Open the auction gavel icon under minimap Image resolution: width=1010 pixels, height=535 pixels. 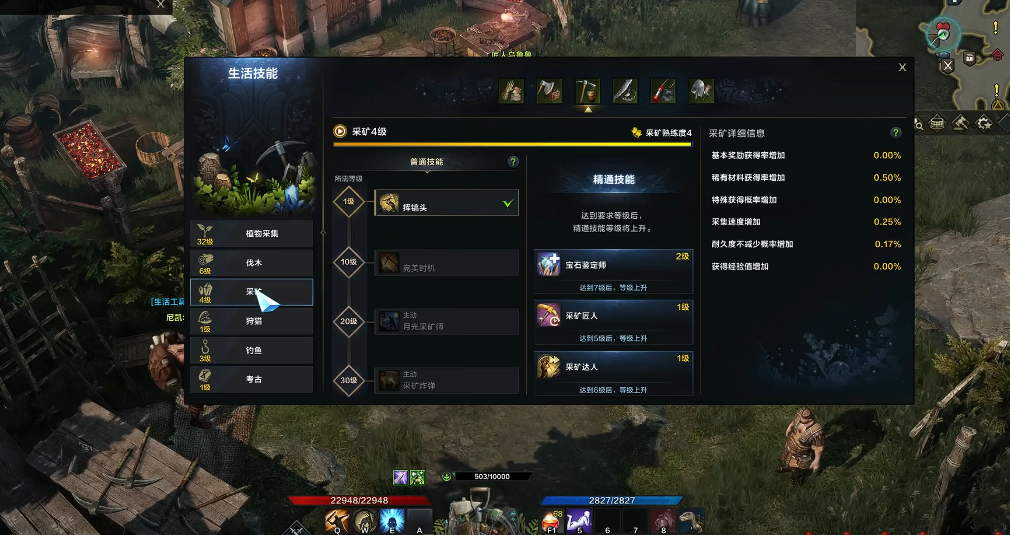959,123
